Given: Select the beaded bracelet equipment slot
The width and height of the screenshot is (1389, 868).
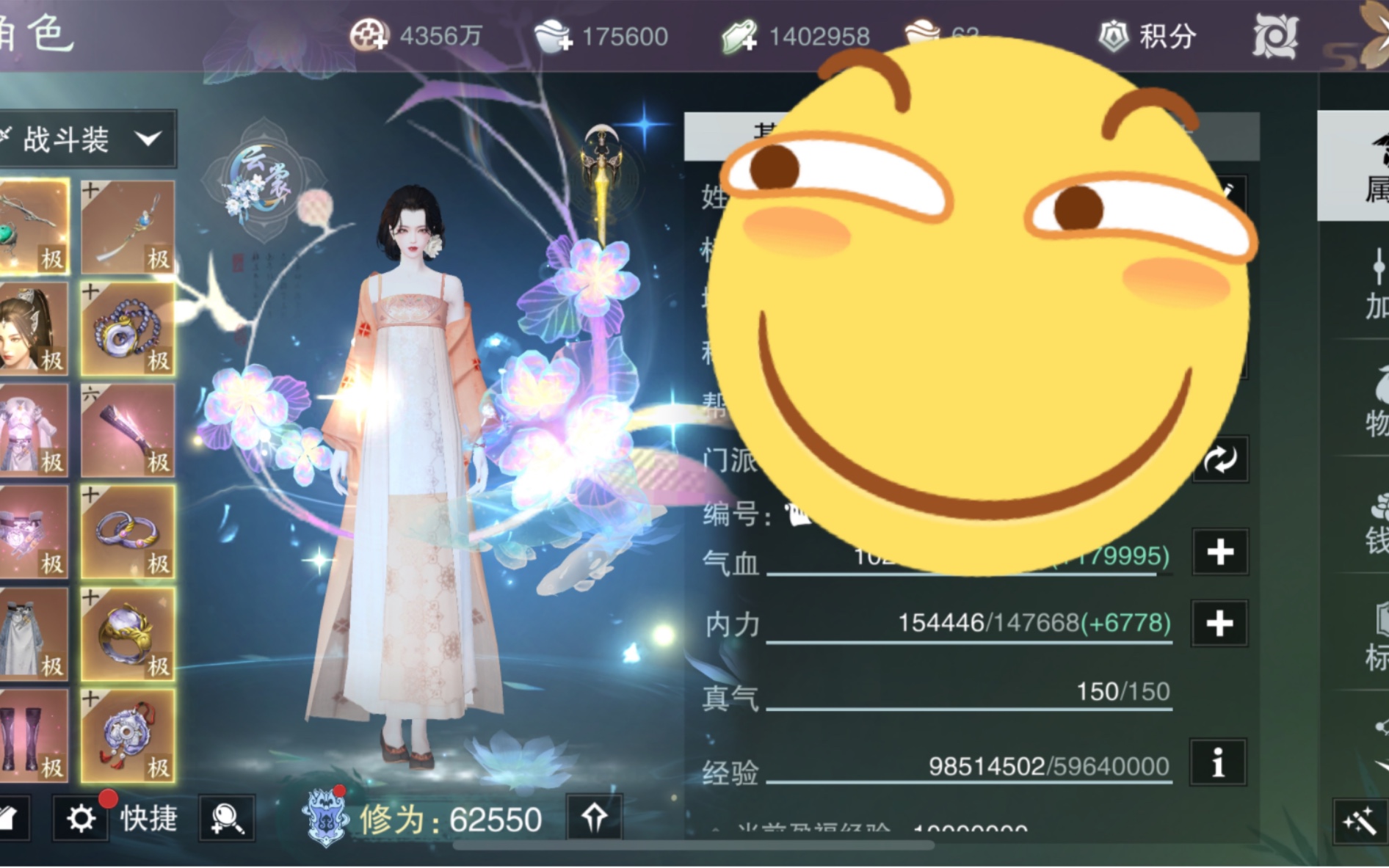Looking at the screenshot, I should pos(128,330).
